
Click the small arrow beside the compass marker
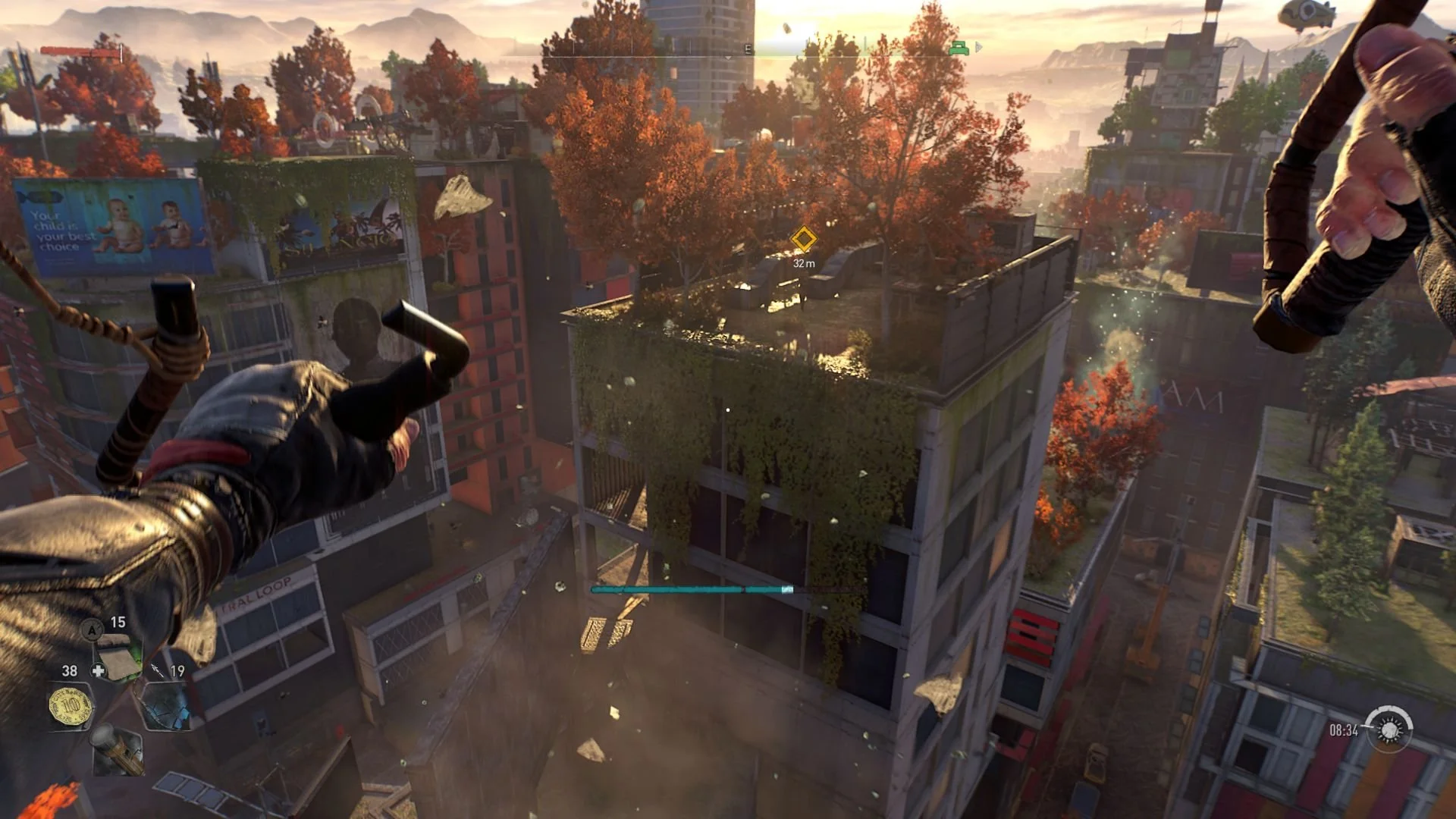click(978, 49)
